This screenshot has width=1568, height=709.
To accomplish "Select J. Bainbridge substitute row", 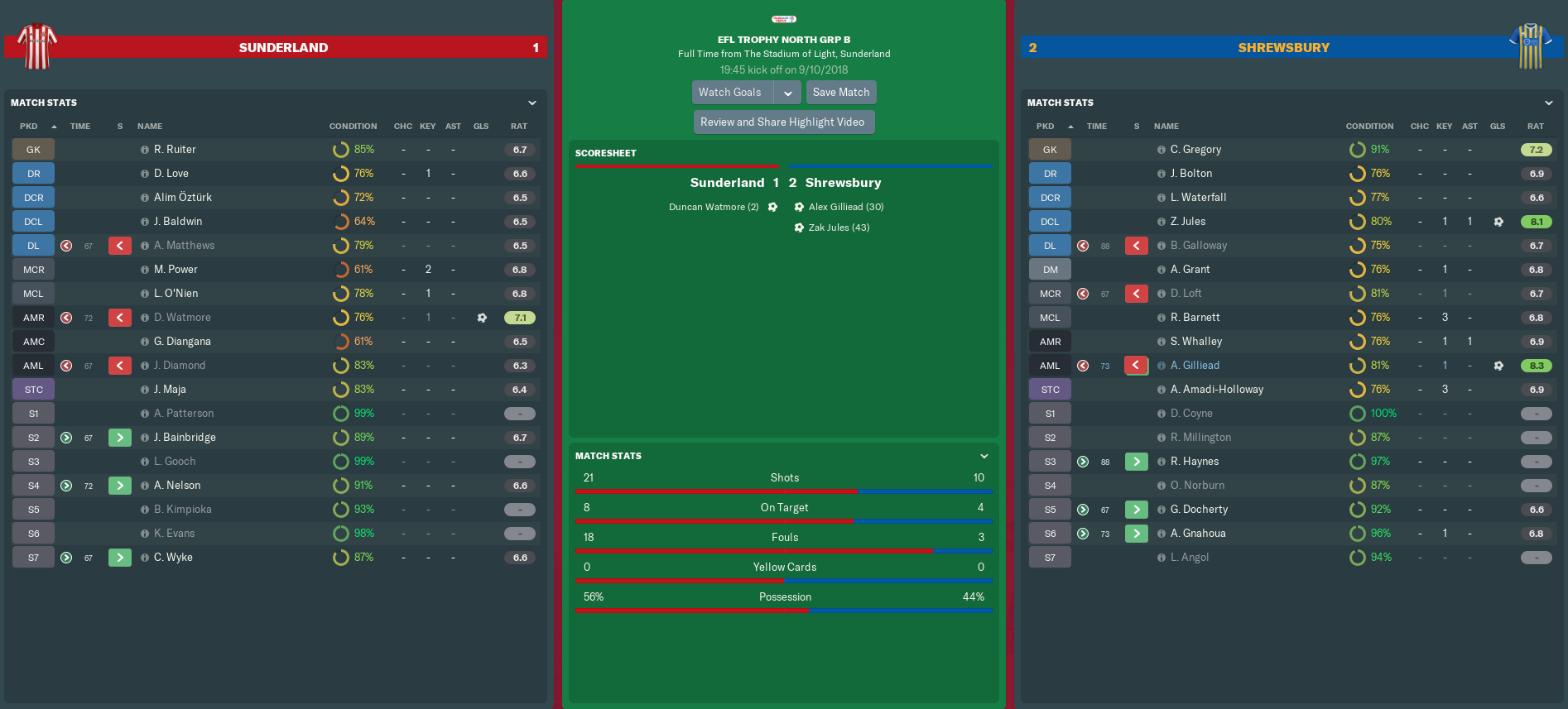I will [x=185, y=438].
